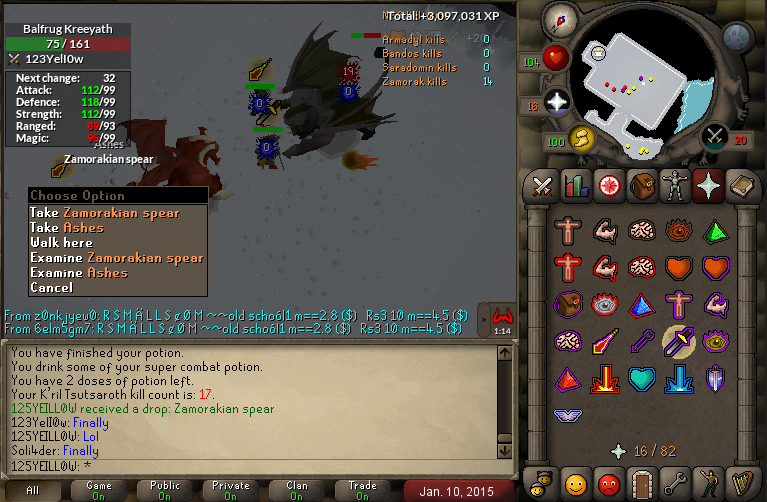The width and height of the screenshot is (767, 502).
Task: Choose Take Ashes option
Action: [79, 228]
